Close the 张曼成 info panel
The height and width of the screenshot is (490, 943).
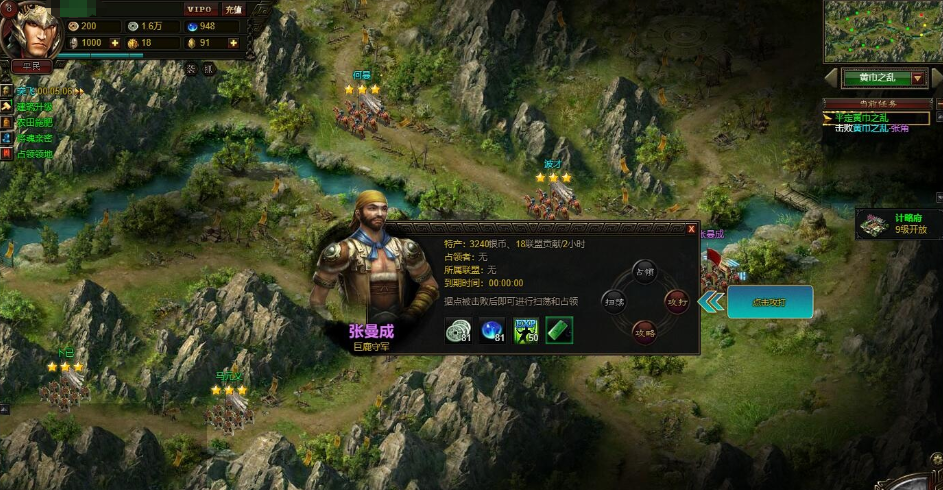point(691,230)
